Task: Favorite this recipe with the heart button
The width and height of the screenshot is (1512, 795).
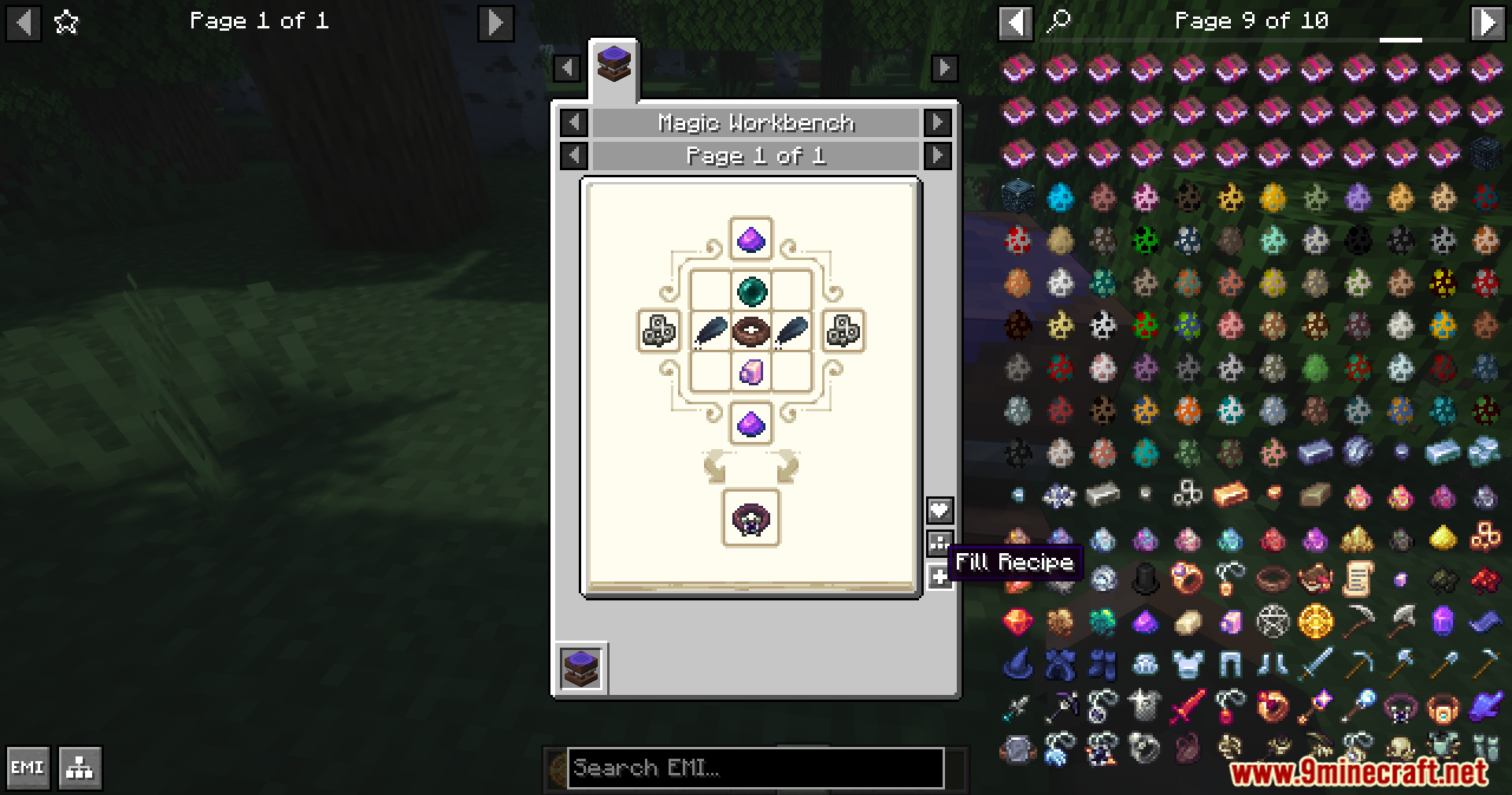Action: pyautogui.click(x=939, y=510)
